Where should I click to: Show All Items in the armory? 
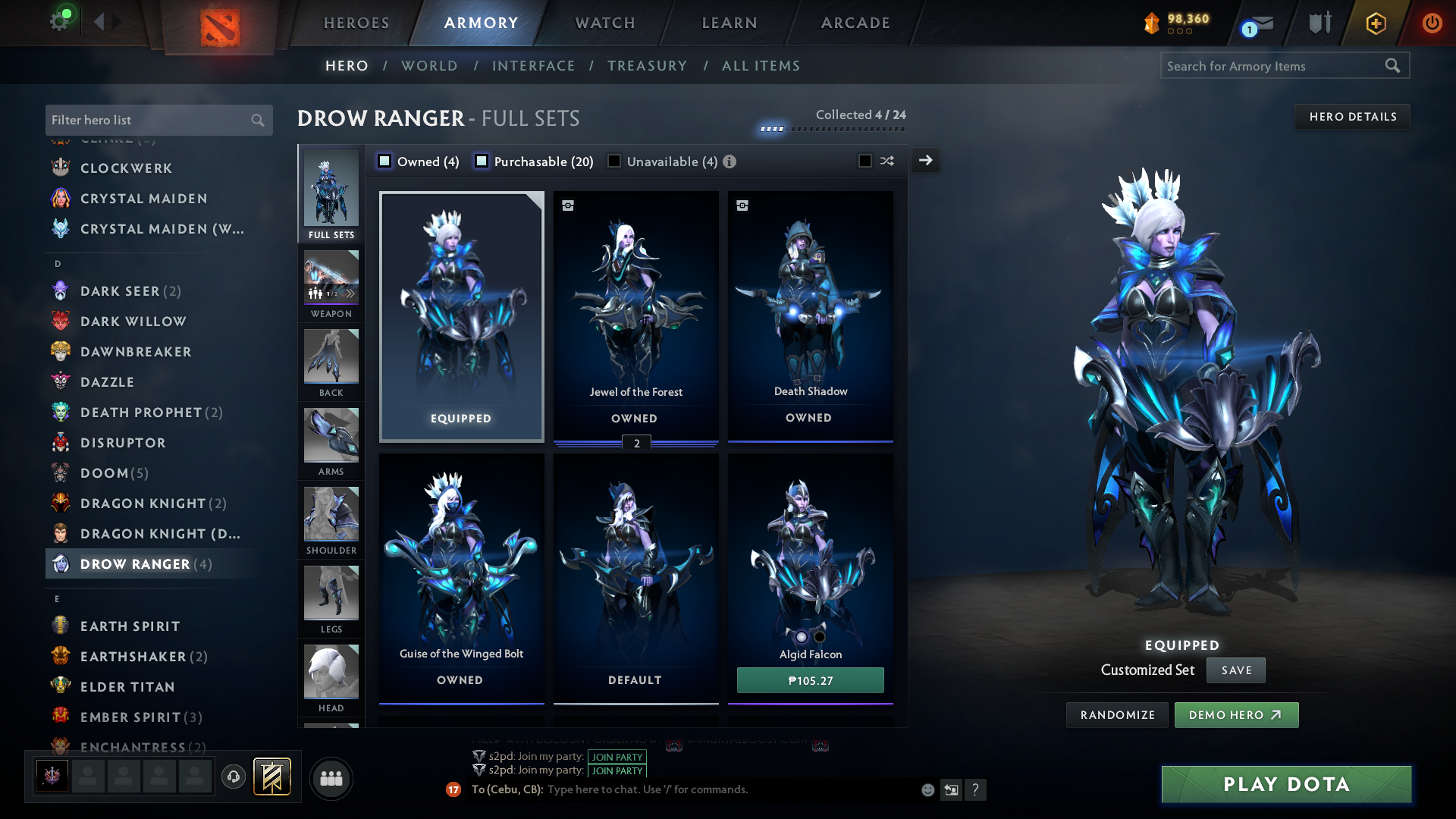[x=761, y=66]
